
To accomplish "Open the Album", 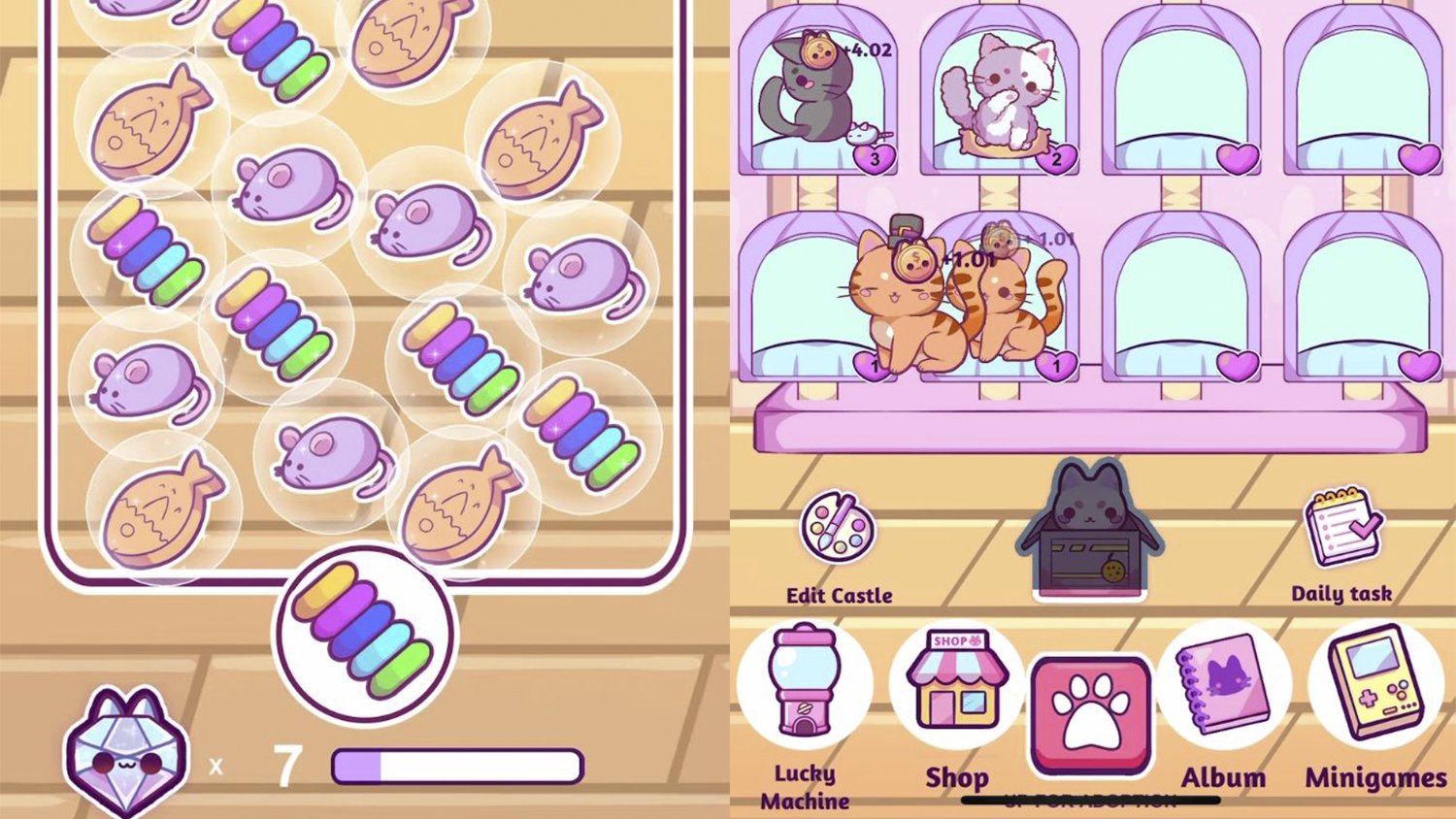I will point(1224,684).
